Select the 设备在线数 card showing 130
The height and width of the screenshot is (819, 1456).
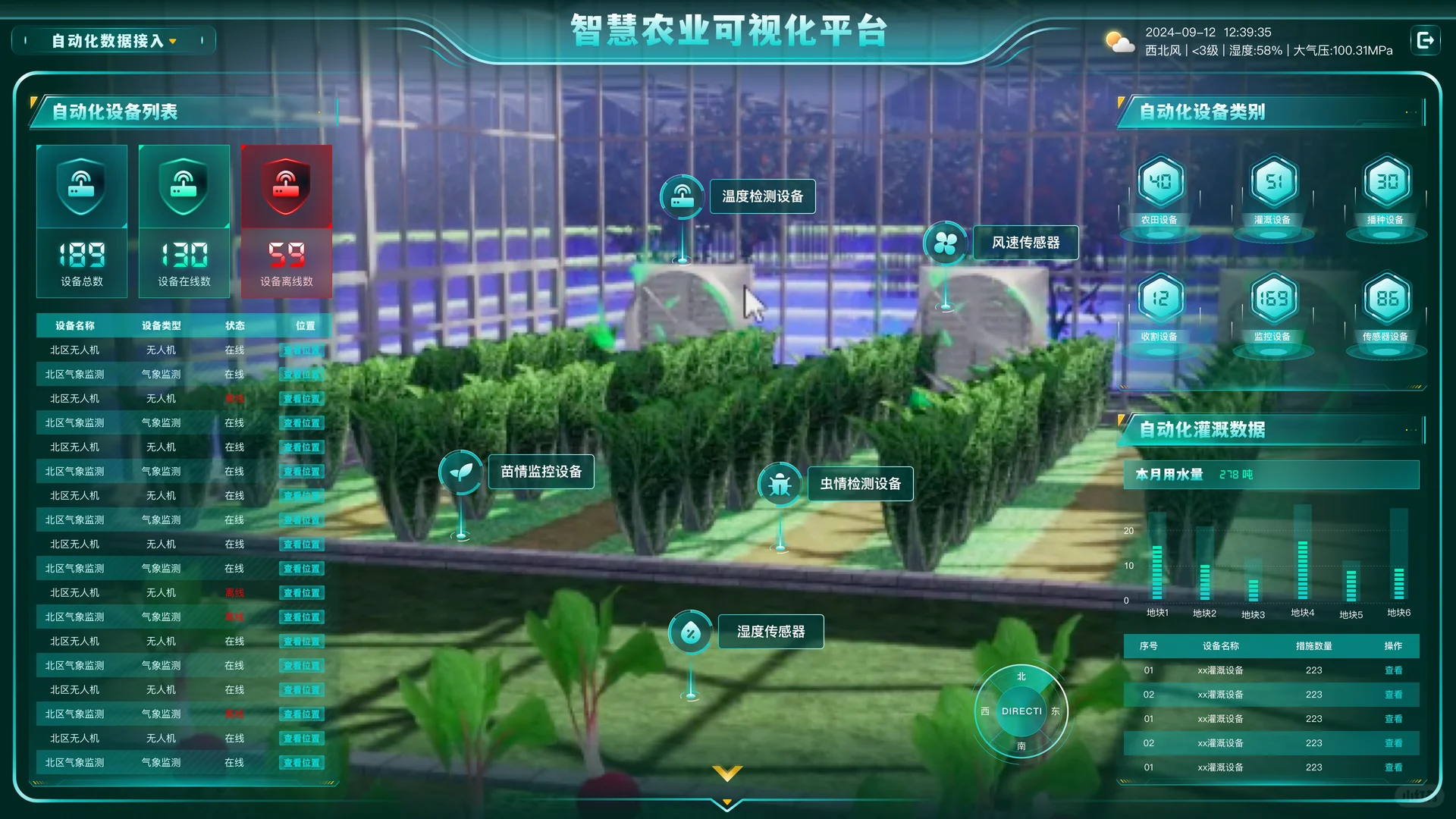184,221
